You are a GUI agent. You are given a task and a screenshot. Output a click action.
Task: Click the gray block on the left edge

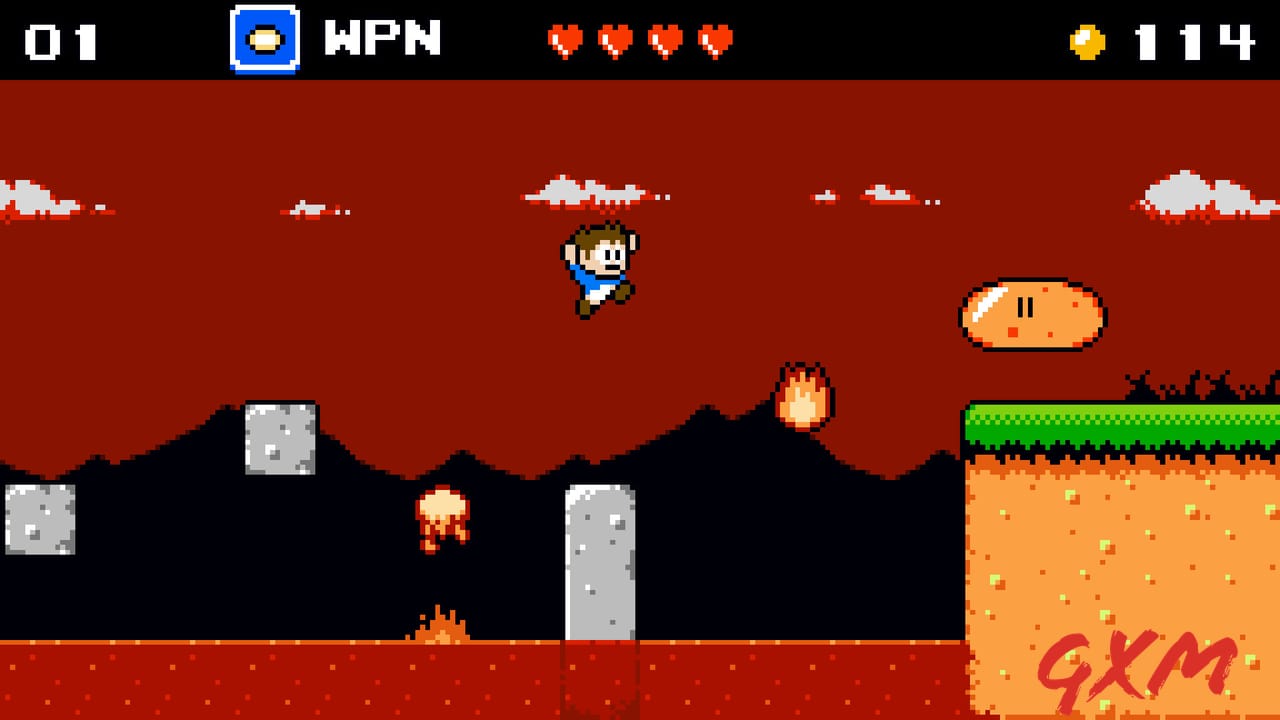(40, 522)
